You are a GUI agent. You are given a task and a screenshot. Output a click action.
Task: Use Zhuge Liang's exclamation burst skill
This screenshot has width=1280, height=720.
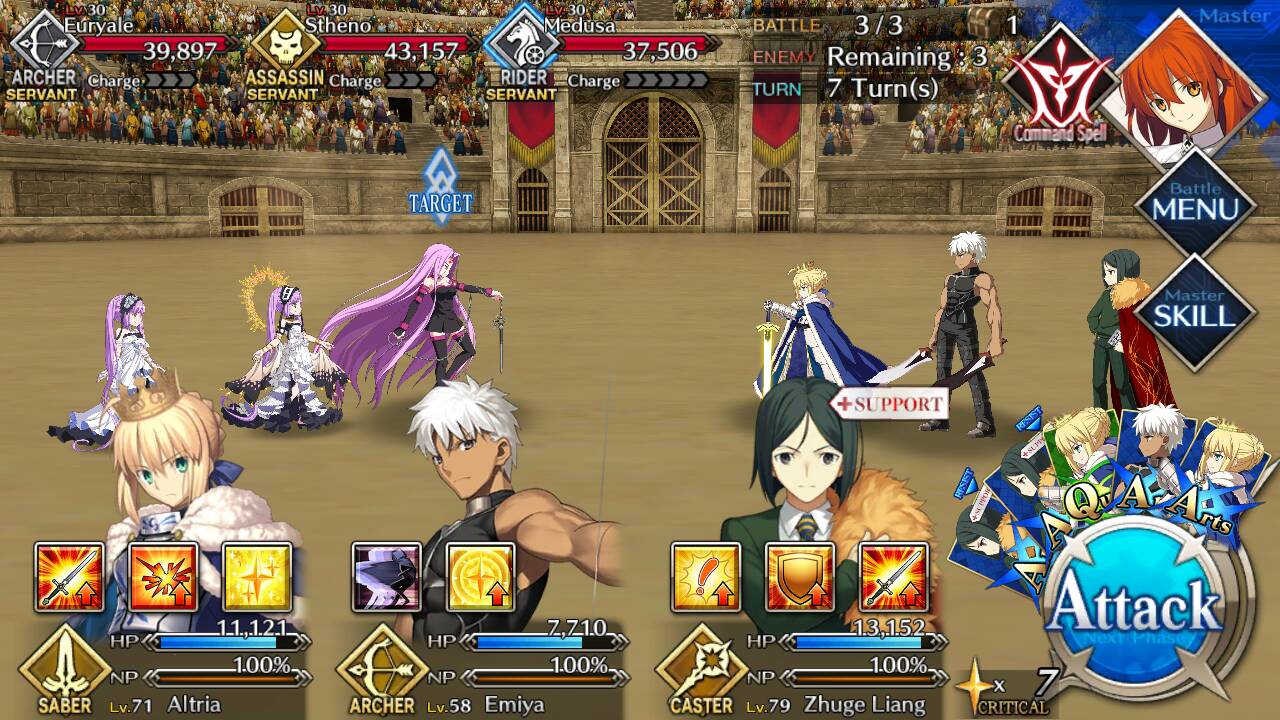(705, 577)
